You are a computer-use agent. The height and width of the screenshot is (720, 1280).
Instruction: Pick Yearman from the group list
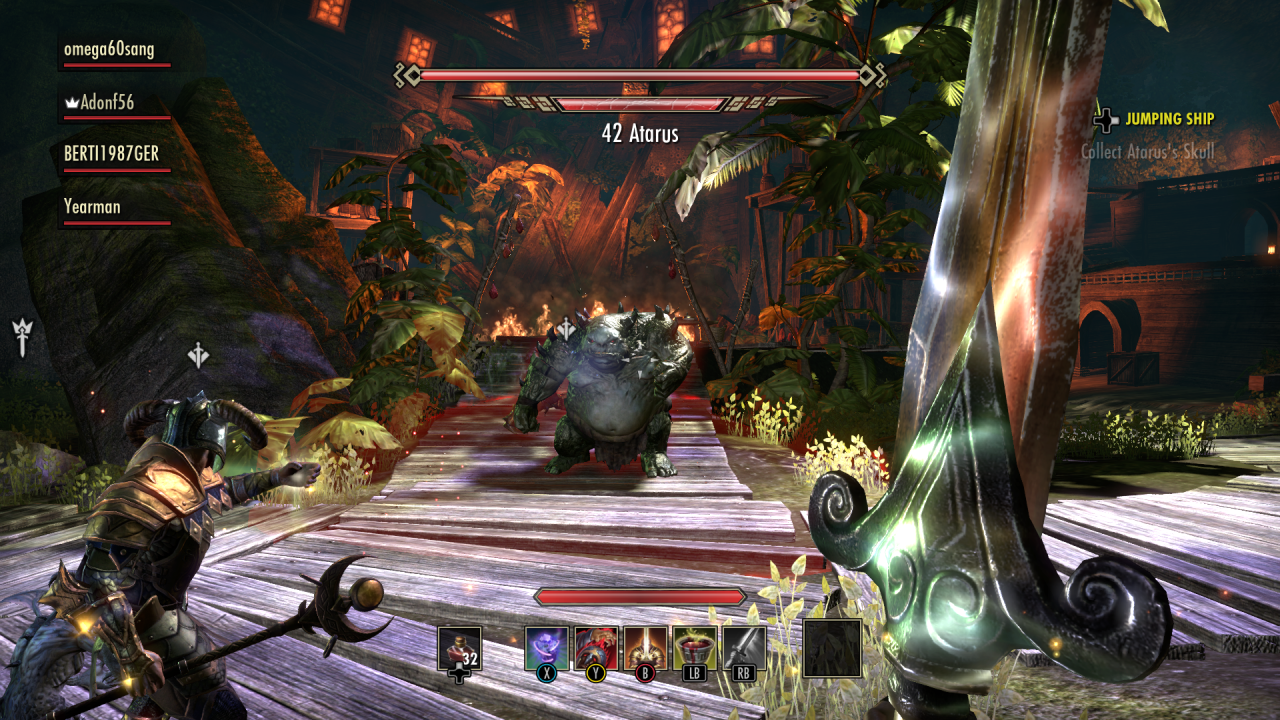coord(92,207)
